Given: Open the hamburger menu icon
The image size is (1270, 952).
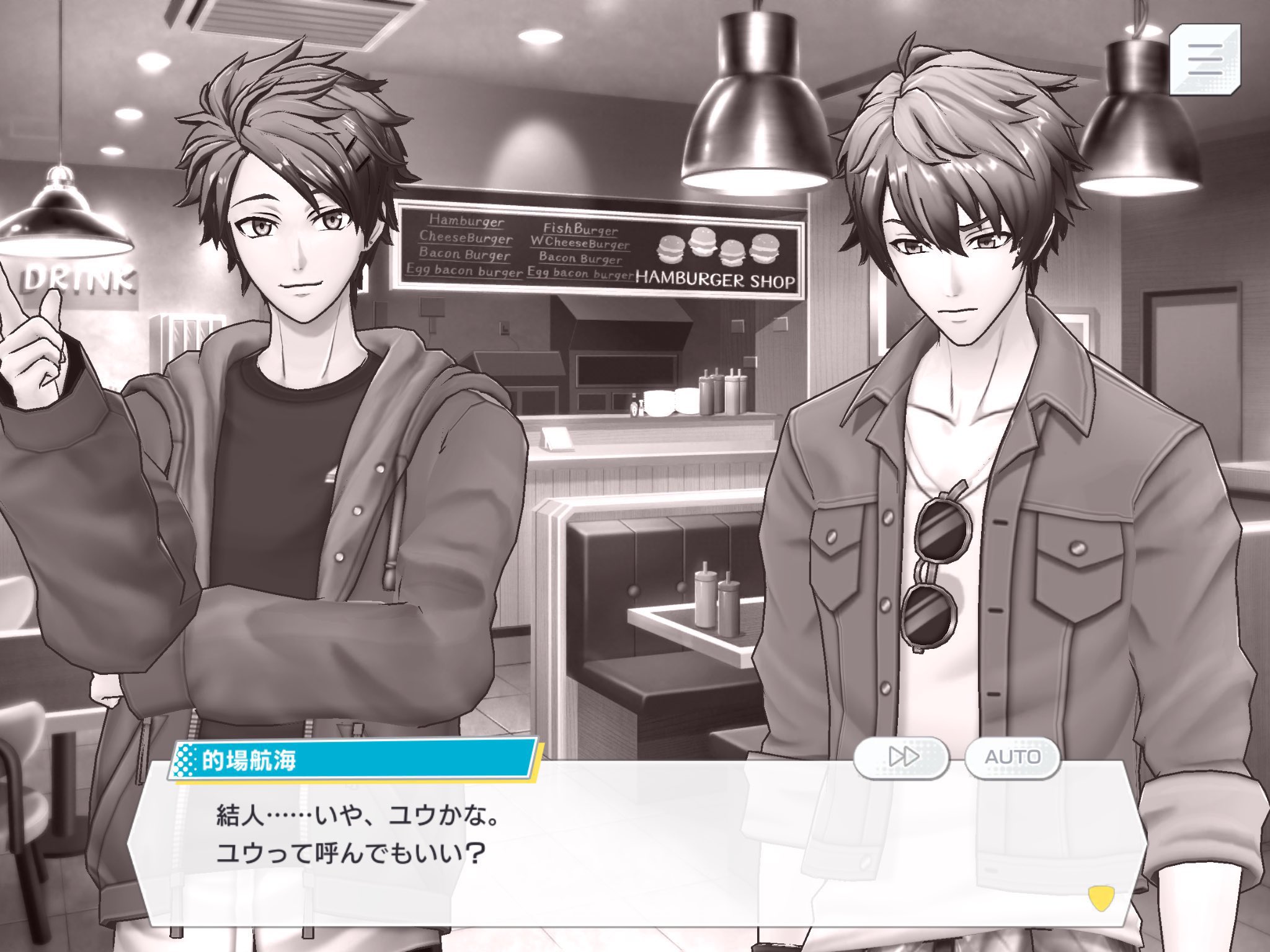Looking at the screenshot, I should [x=1204, y=60].
